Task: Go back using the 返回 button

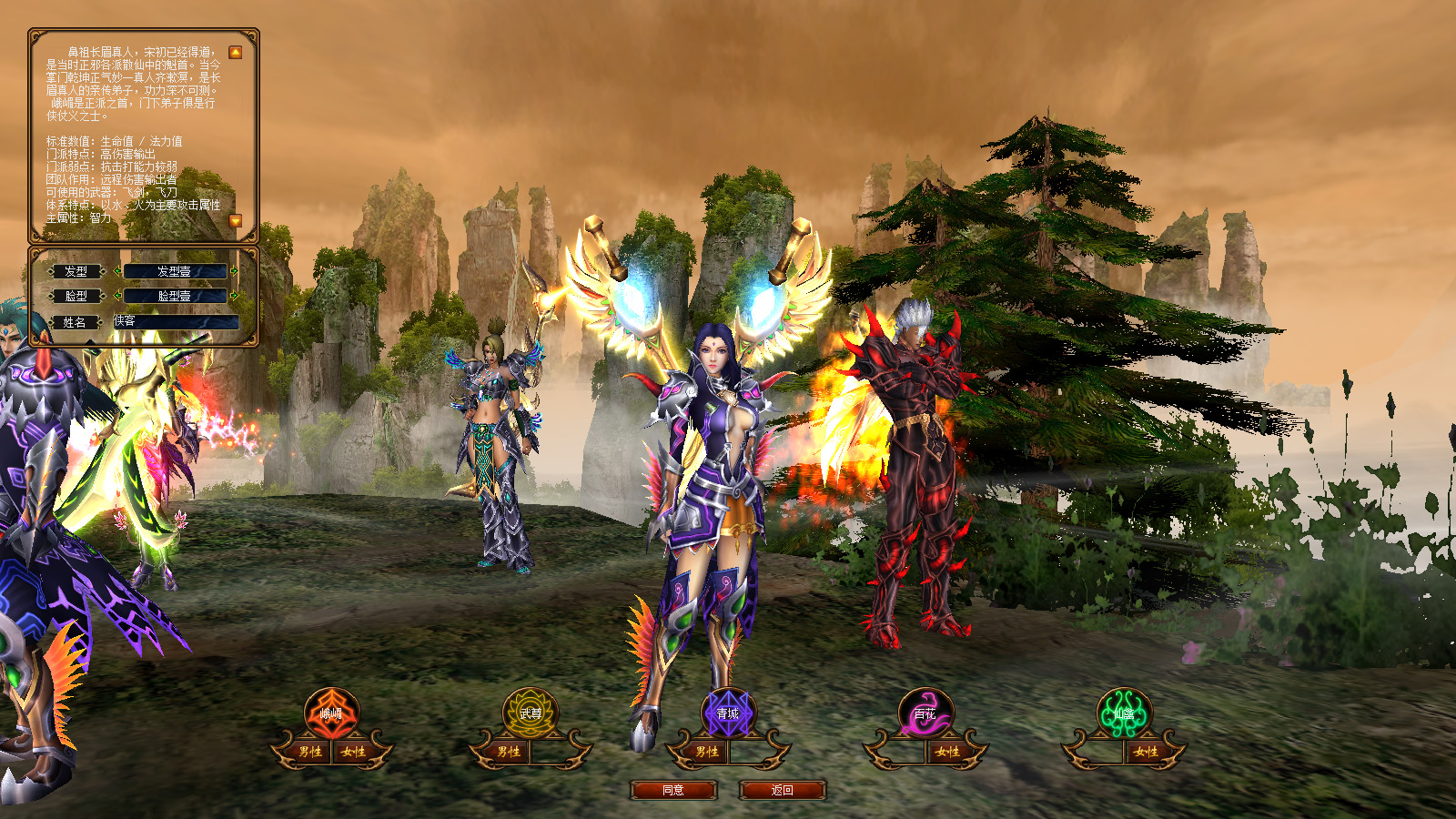Action: click(783, 790)
